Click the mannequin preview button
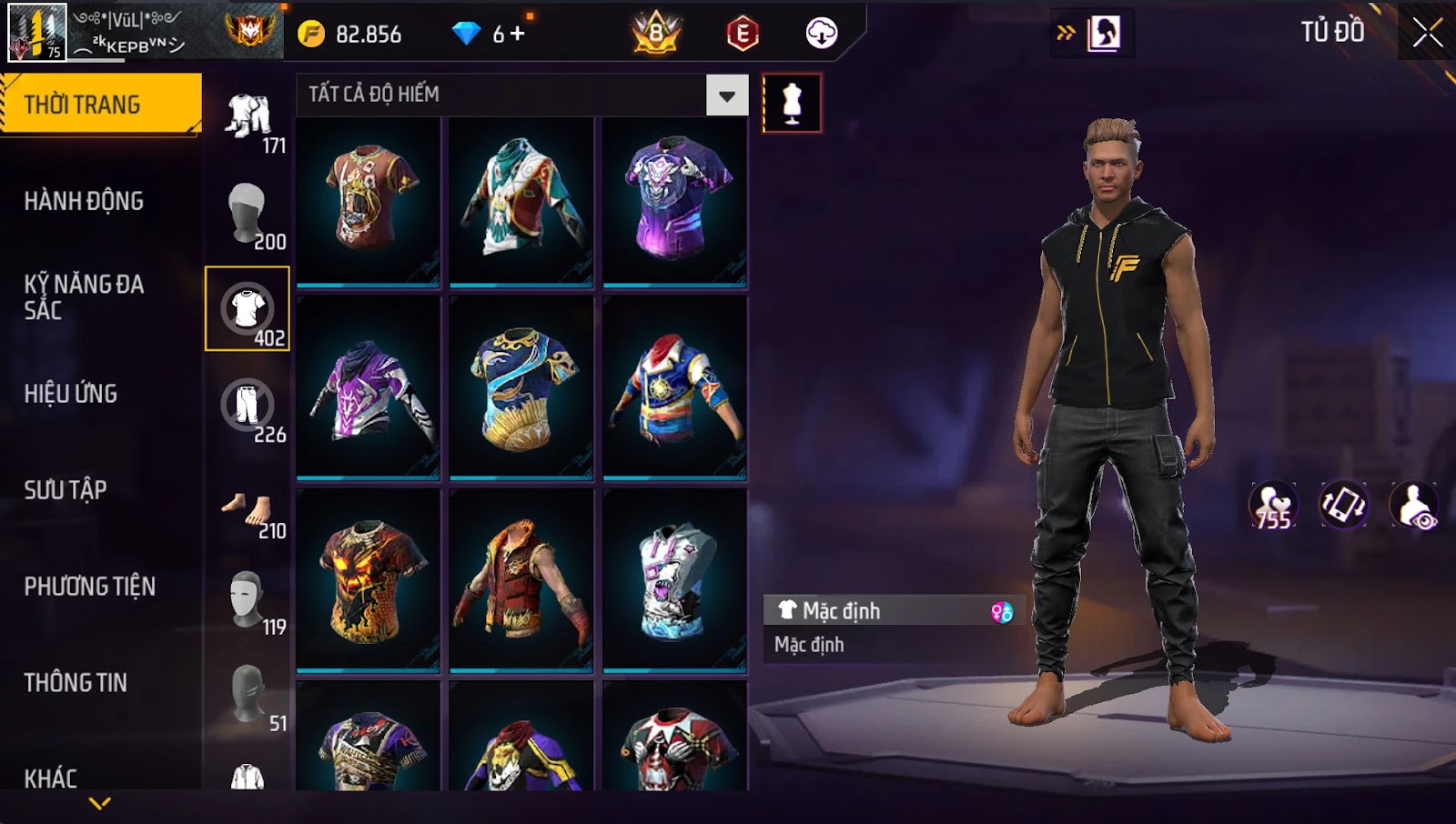The height and width of the screenshot is (824, 1456). point(792,104)
